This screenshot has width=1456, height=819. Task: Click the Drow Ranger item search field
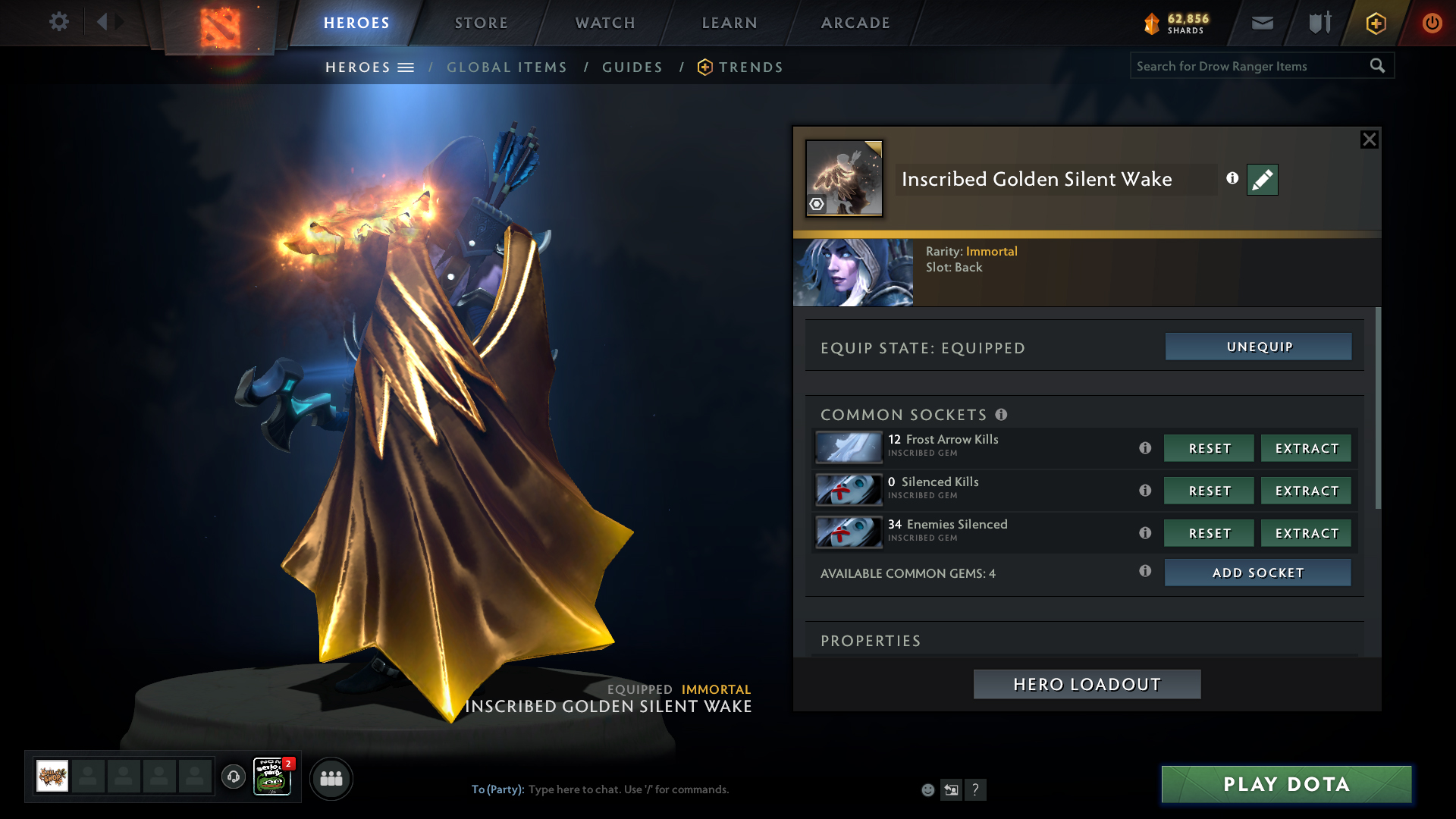coord(1249,66)
